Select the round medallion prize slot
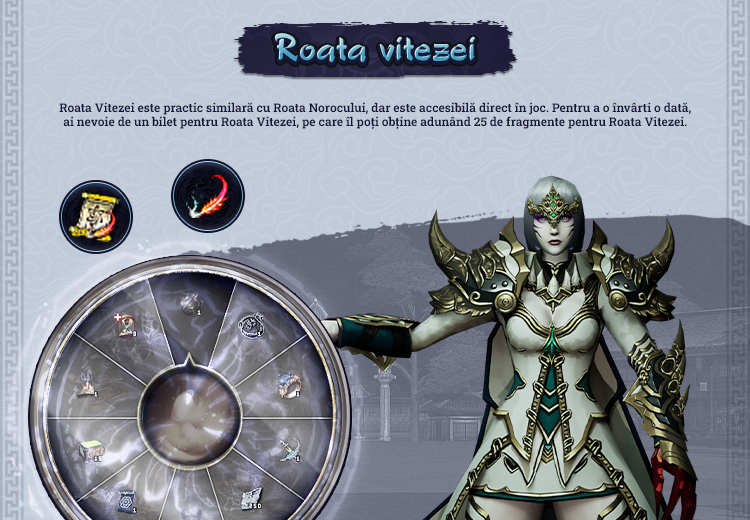This screenshot has height=520, width=750. point(250,325)
